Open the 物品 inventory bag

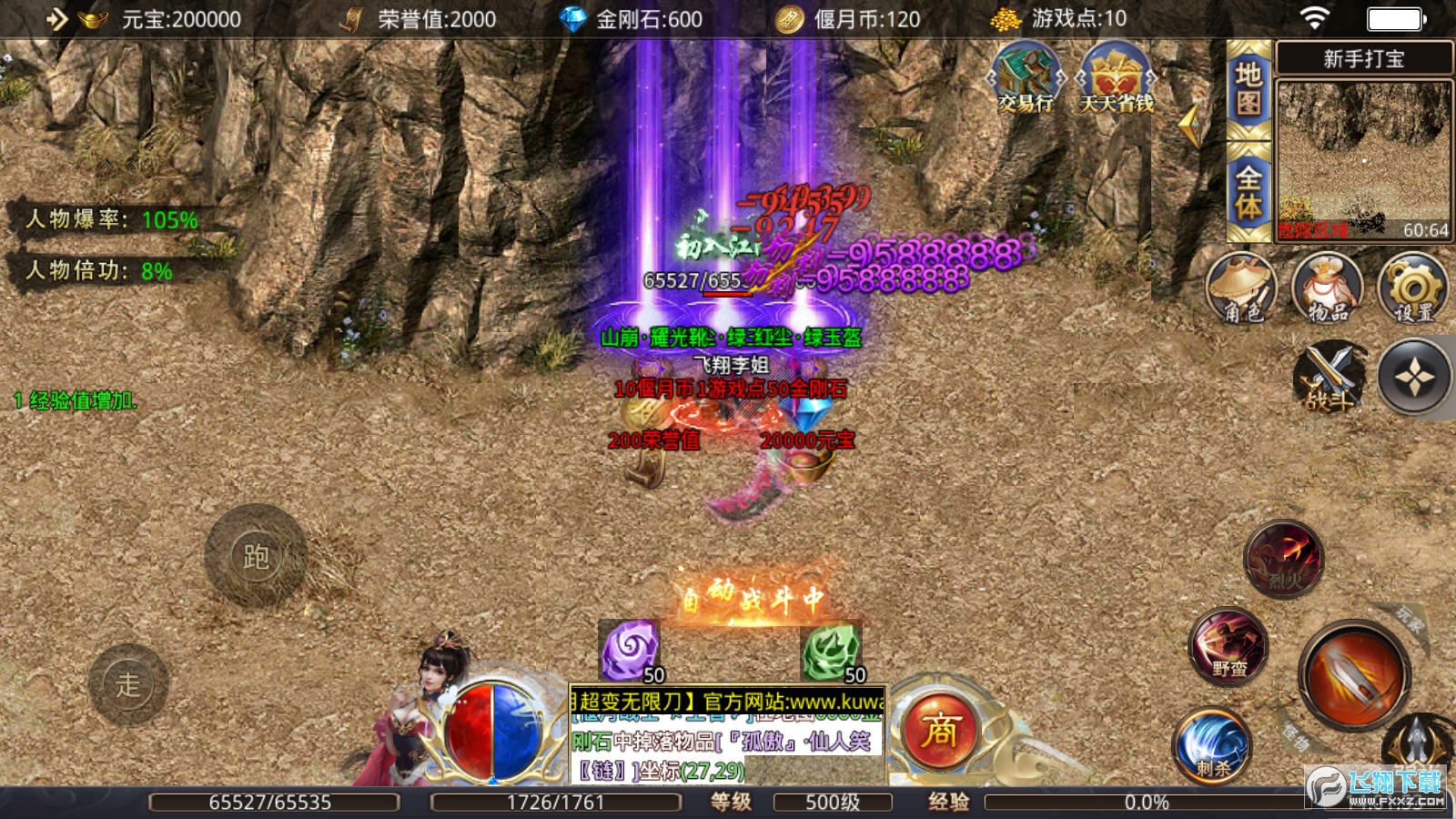1328,288
